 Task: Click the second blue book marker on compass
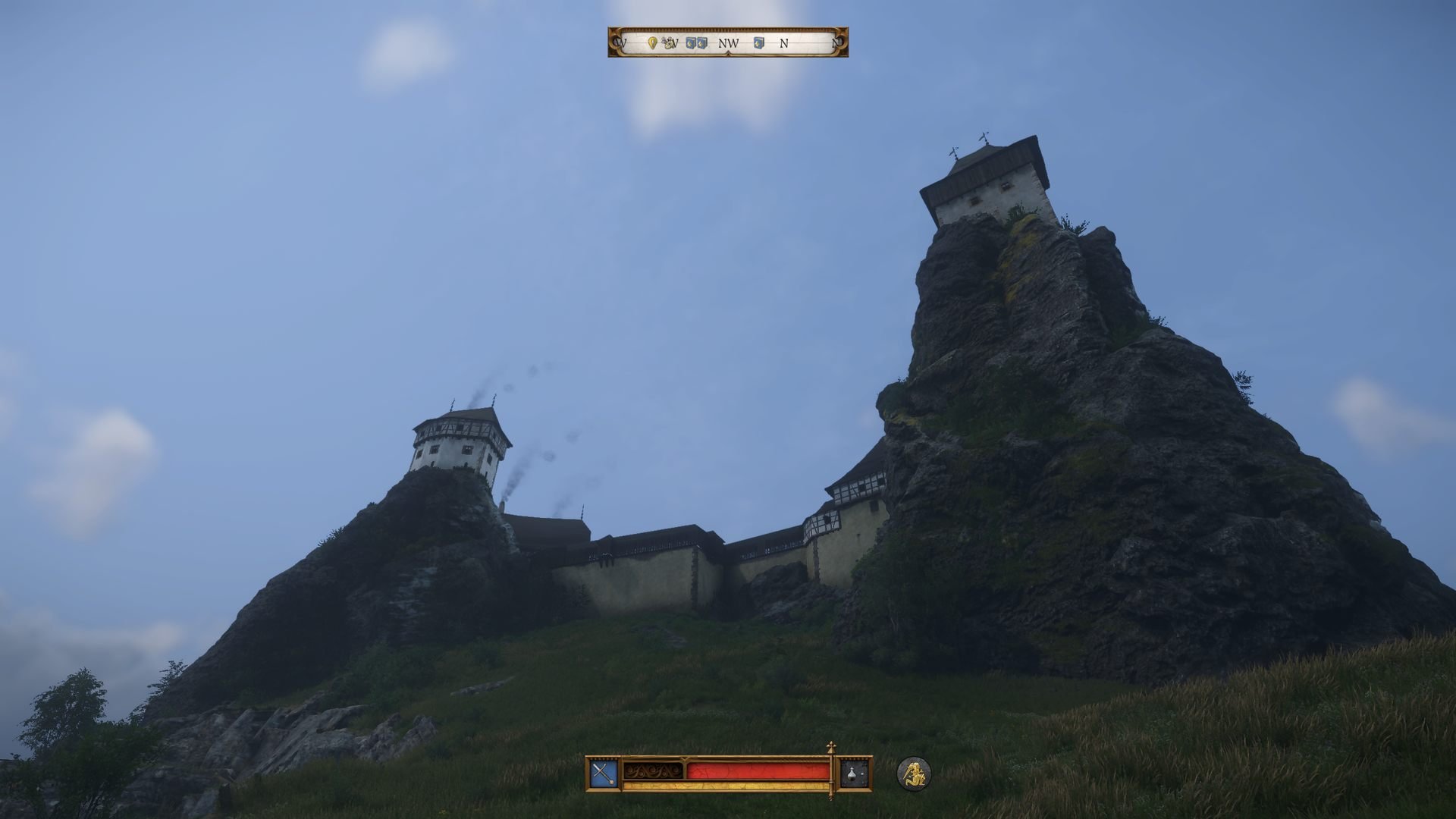pos(701,43)
